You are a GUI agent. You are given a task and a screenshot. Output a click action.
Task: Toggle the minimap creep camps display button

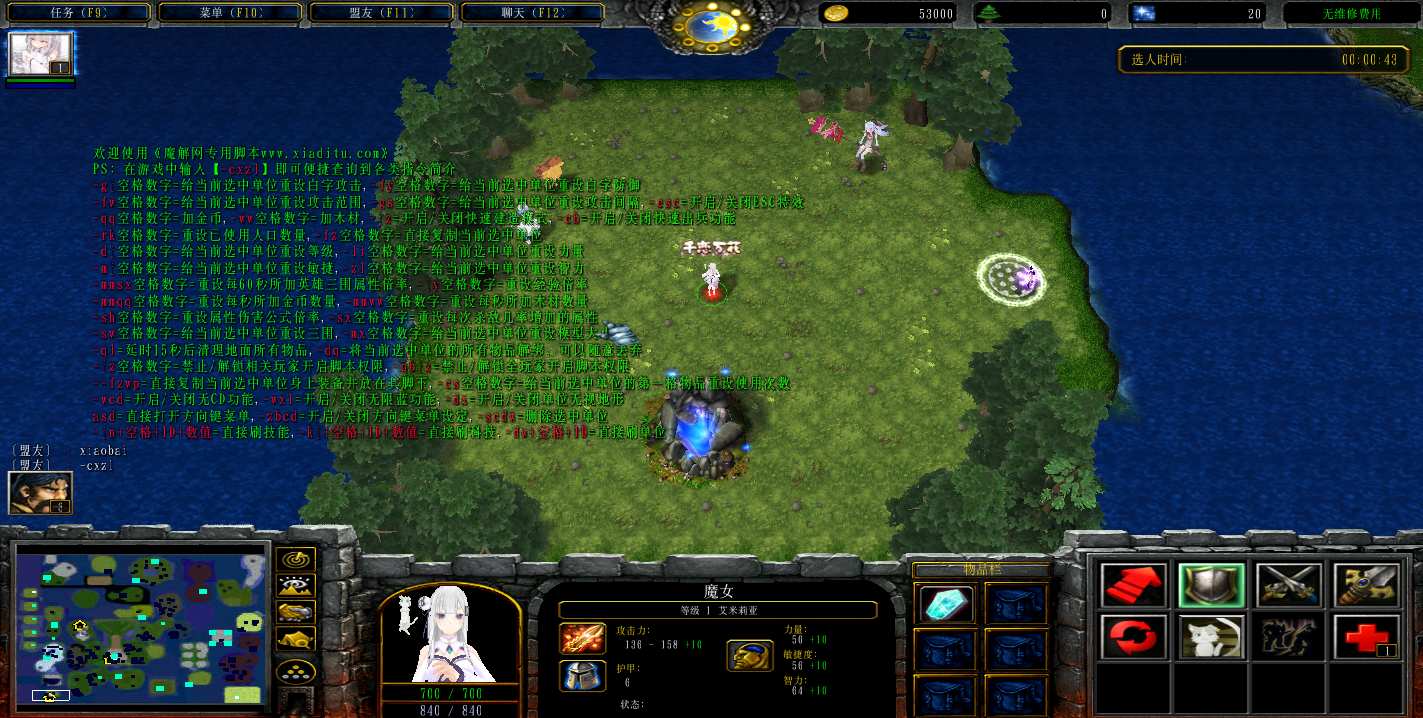pos(297,639)
